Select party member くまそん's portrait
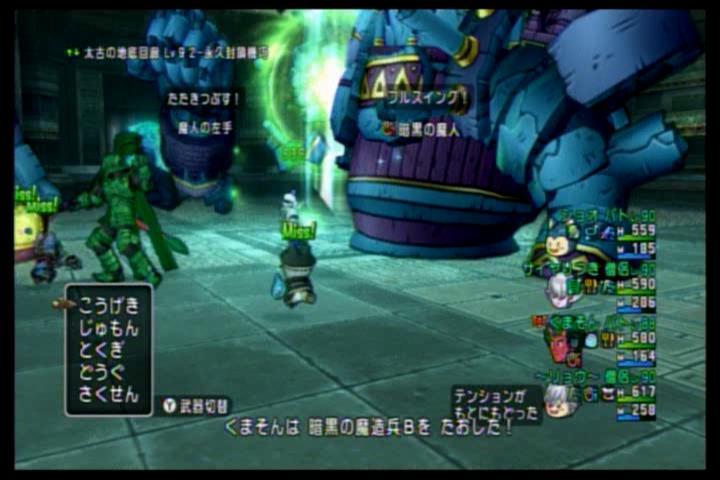The width and height of the screenshot is (720, 480). coord(557,344)
